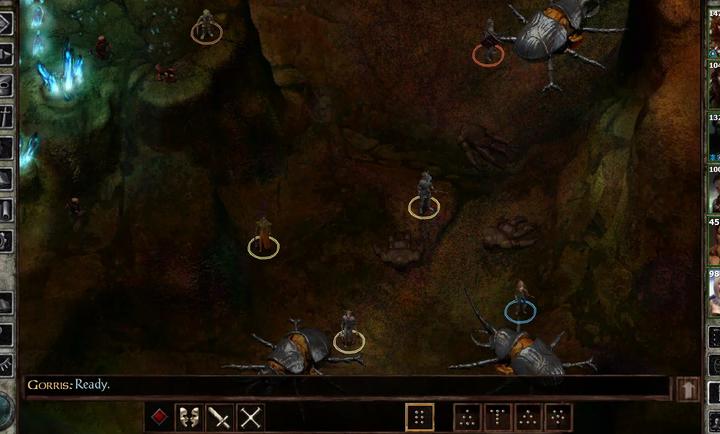
Task: Choose the party portrait showing 104 hit points
Action: click(x=714, y=86)
